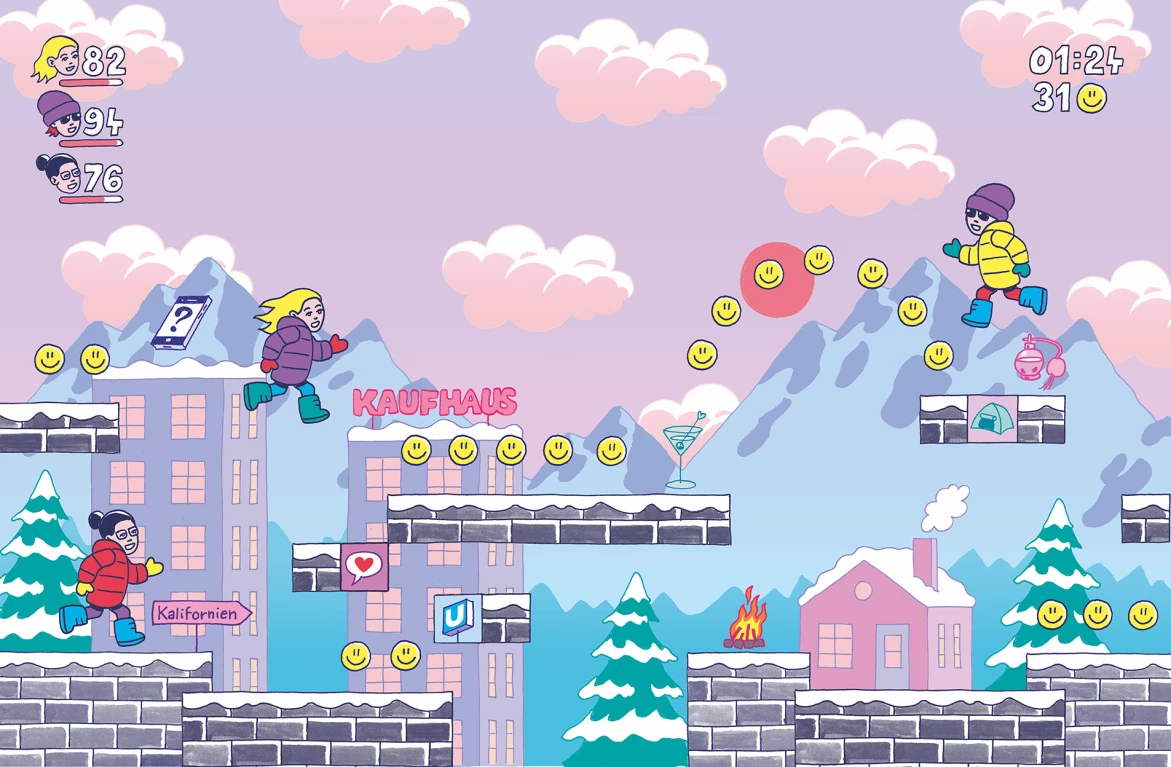Select the glasses and hair bun portrait
Image resolution: width=1171 pixels, height=767 pixels.
[59, 175]
